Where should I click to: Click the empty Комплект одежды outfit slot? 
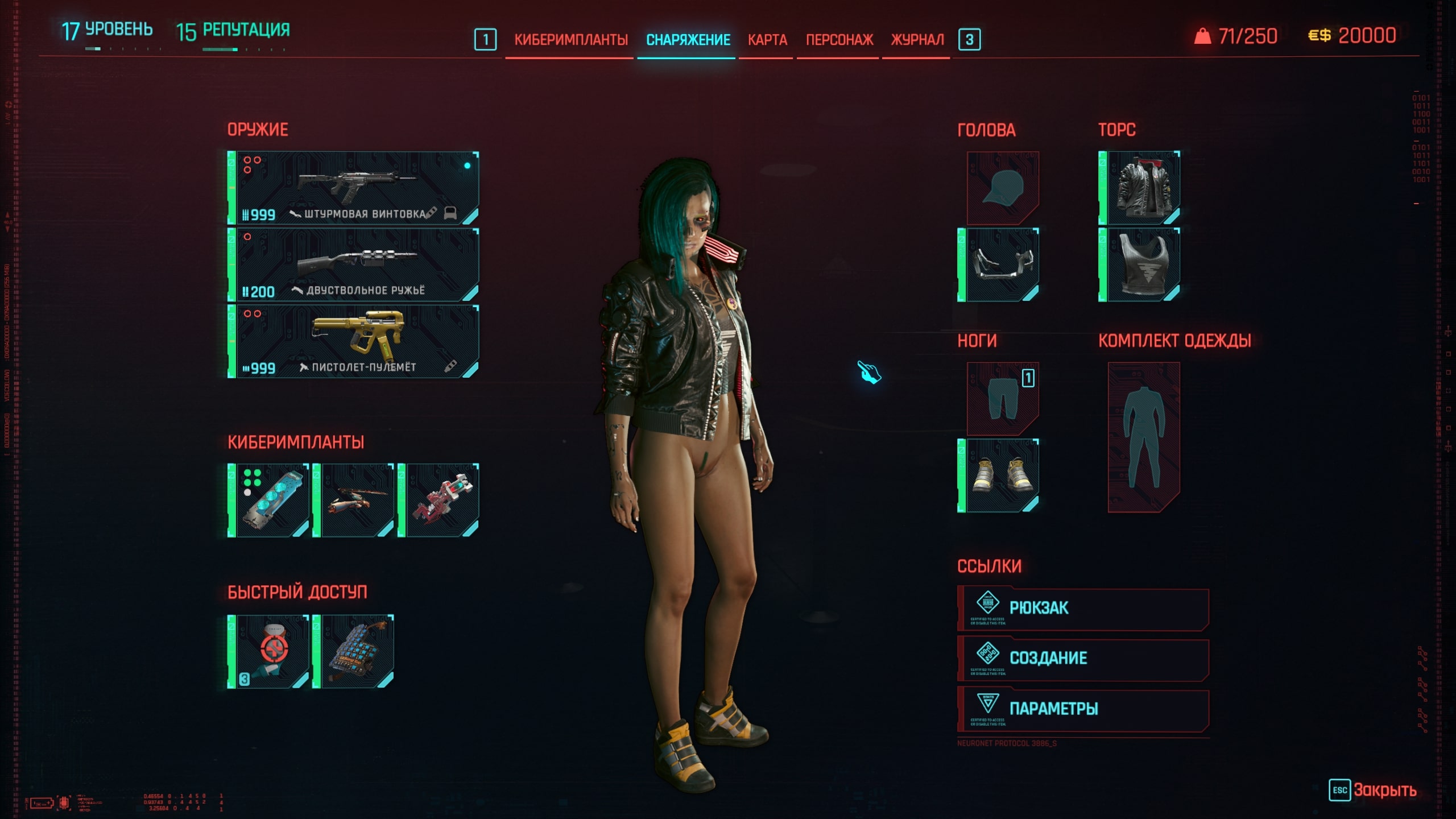[1144, 437]
